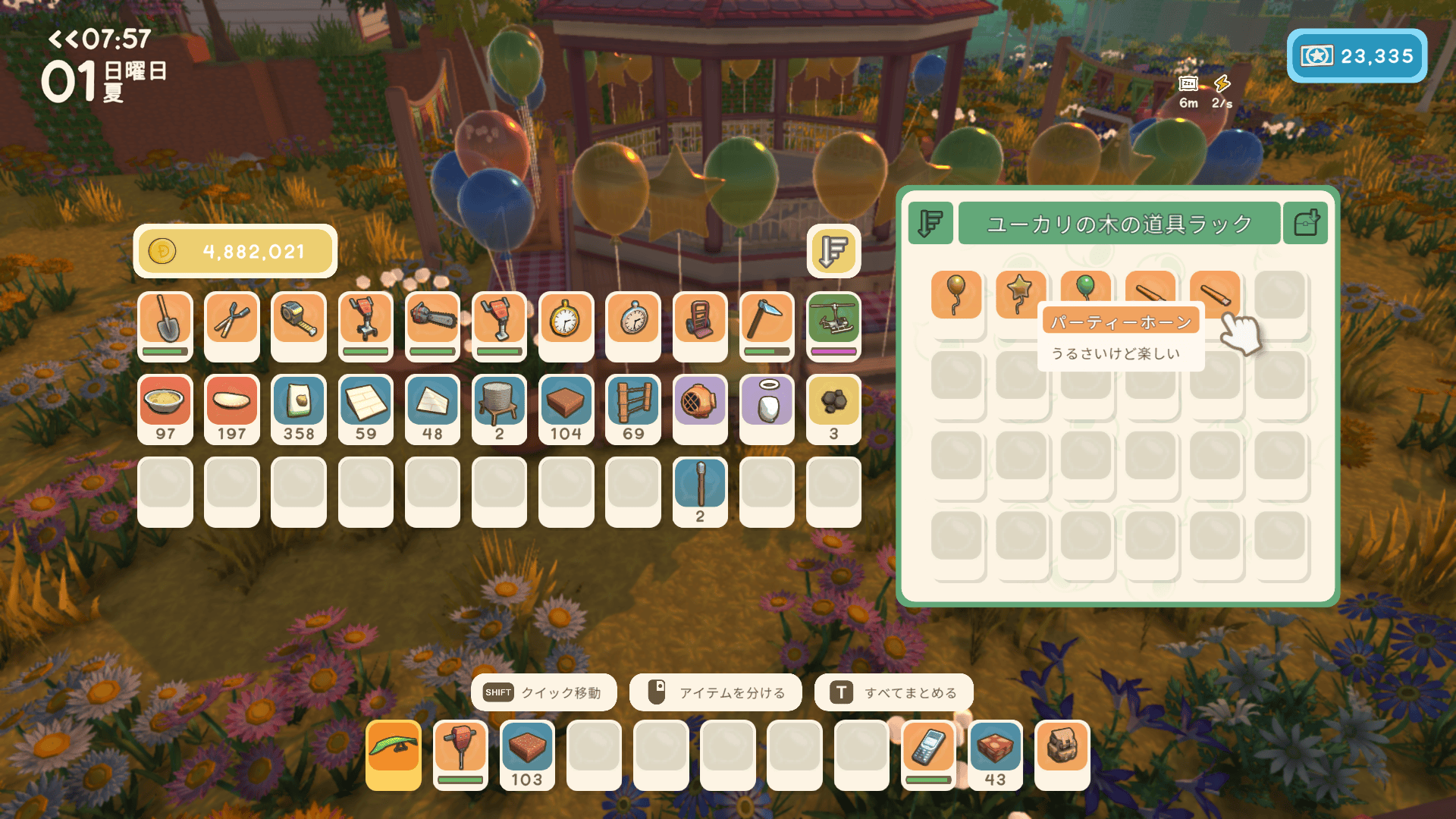Click the inventory sort button
The width and height of the screenshot is (1456, 819).
(833, 251)
